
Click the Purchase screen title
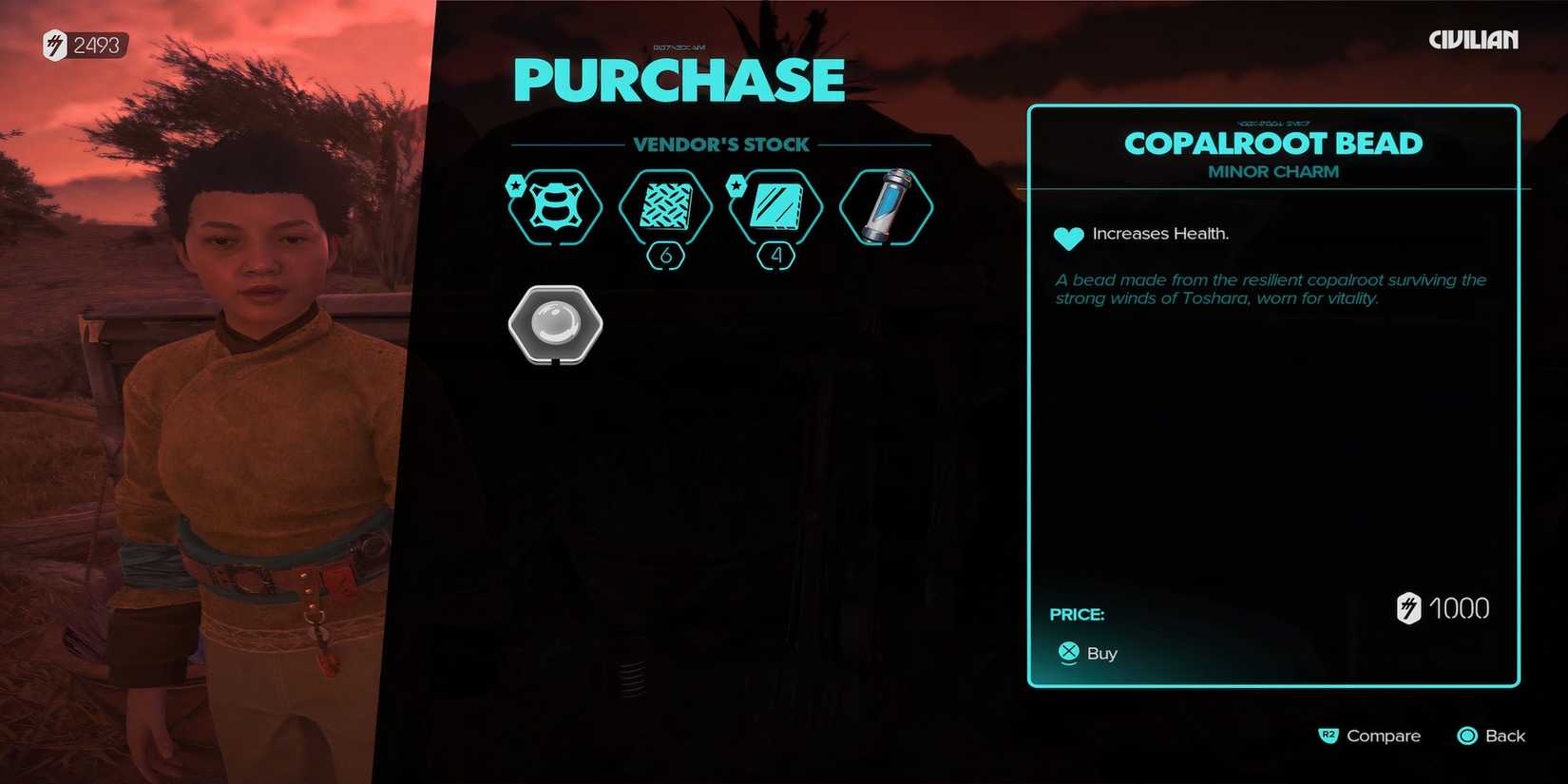[679, 79]
